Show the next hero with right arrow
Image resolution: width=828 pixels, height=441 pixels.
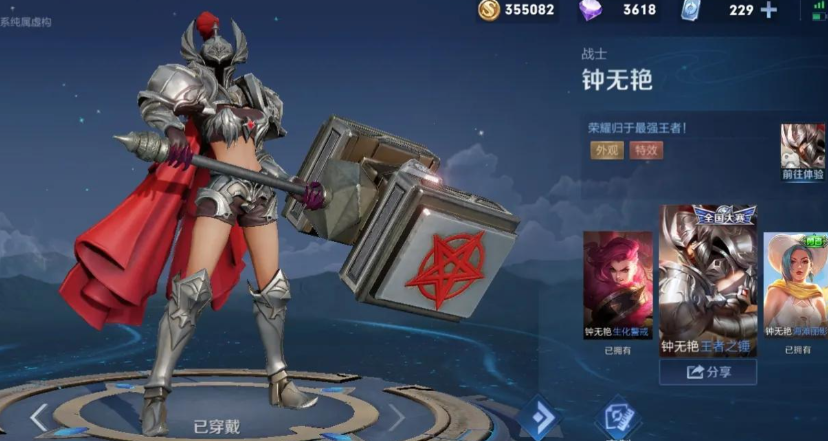[396, 417]
